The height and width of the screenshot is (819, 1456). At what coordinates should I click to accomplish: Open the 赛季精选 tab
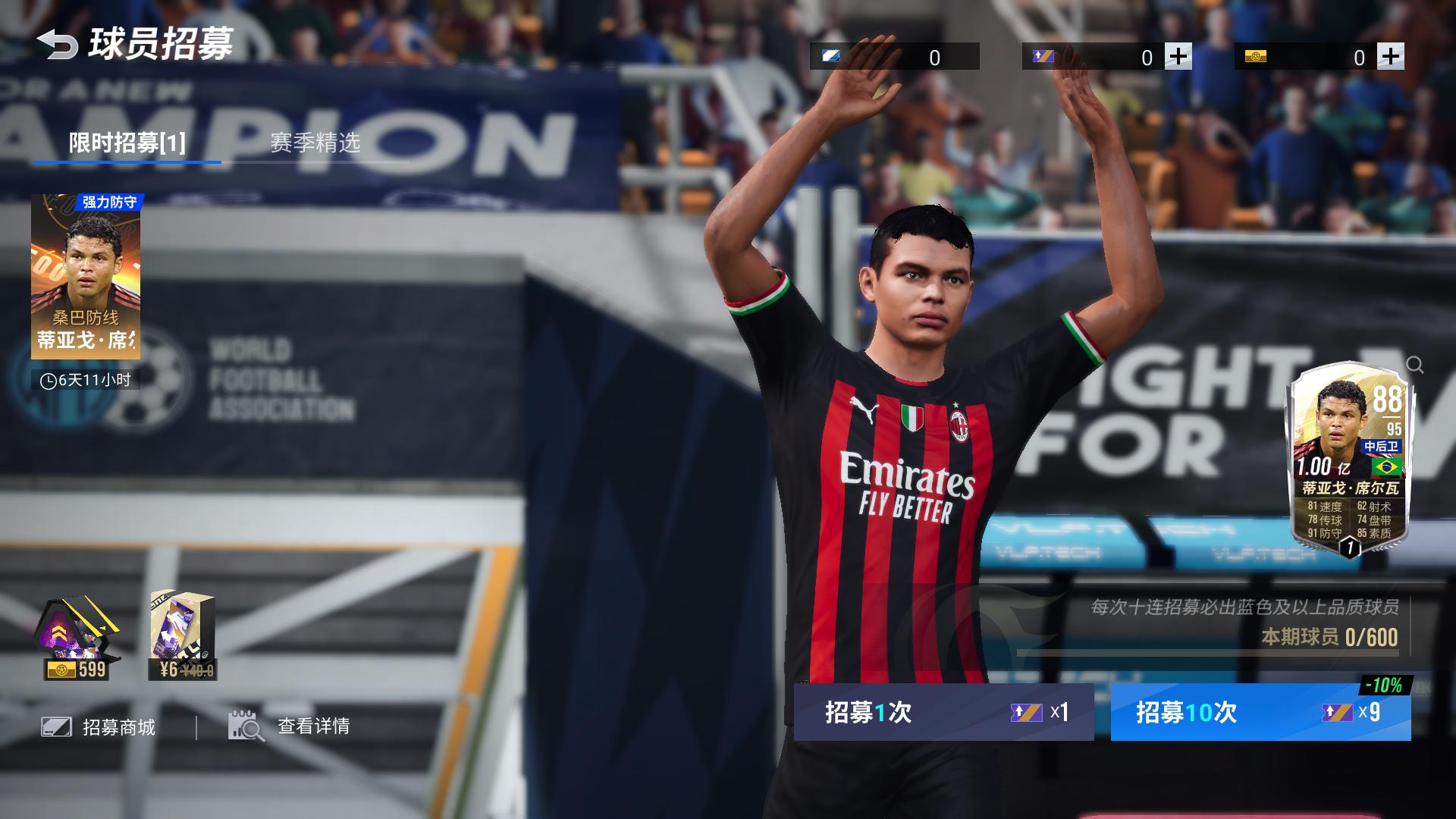[315, 143]
